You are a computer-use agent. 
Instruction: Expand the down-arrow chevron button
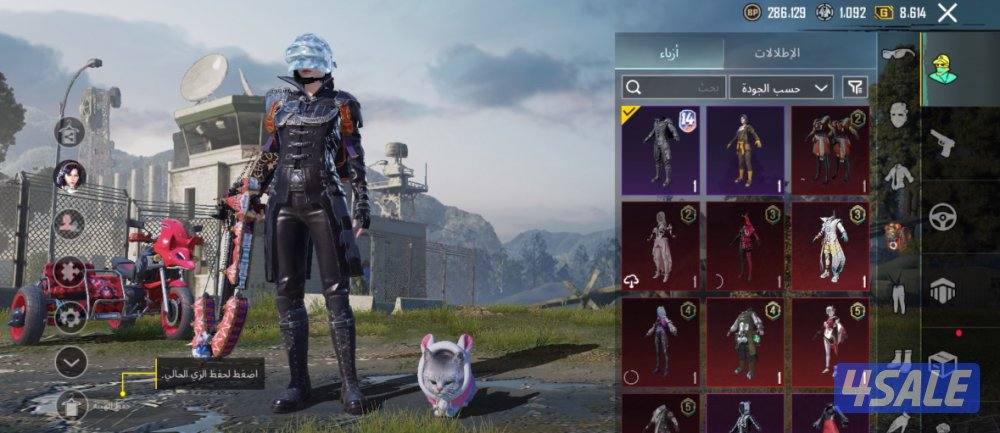(70, 362)
